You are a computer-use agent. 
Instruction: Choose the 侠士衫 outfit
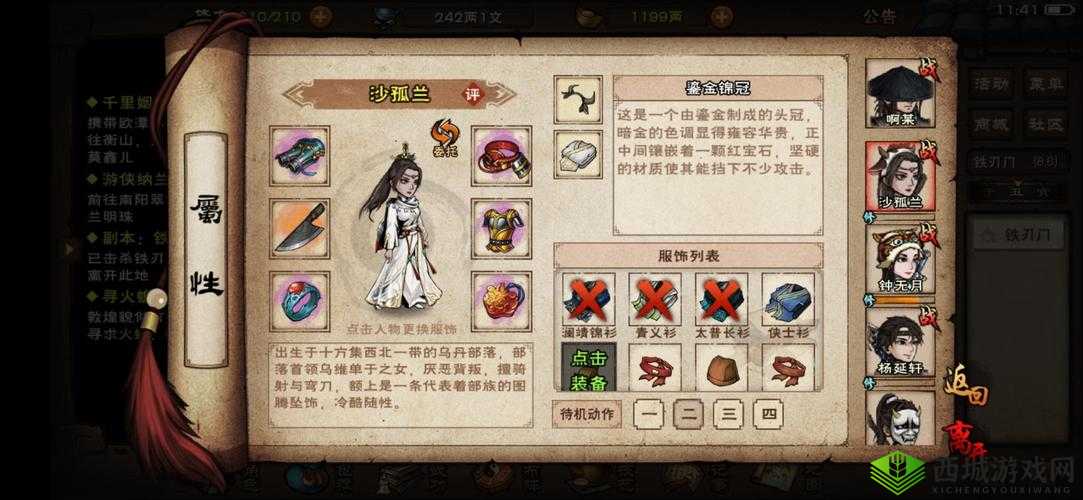pos(788,300)
